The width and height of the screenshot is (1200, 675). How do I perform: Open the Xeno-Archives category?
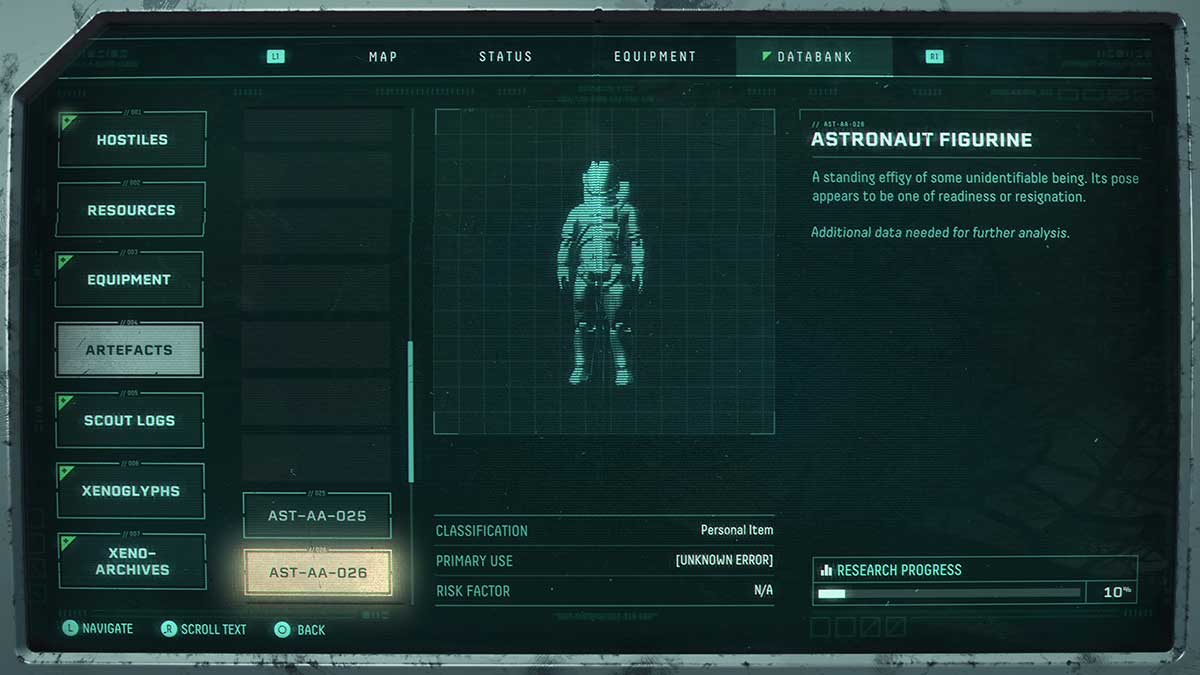132,561
